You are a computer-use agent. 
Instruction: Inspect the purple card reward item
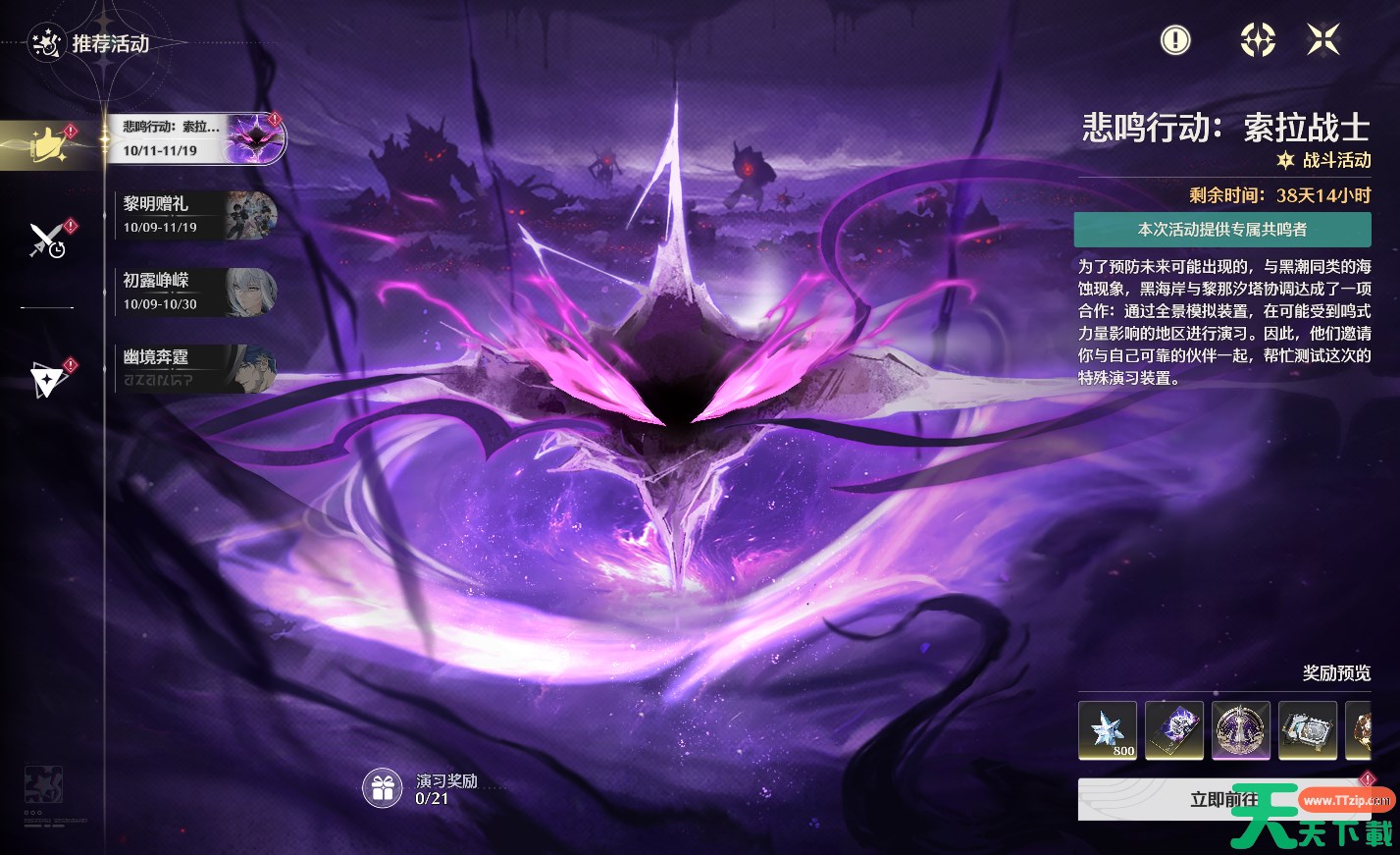1174,730
